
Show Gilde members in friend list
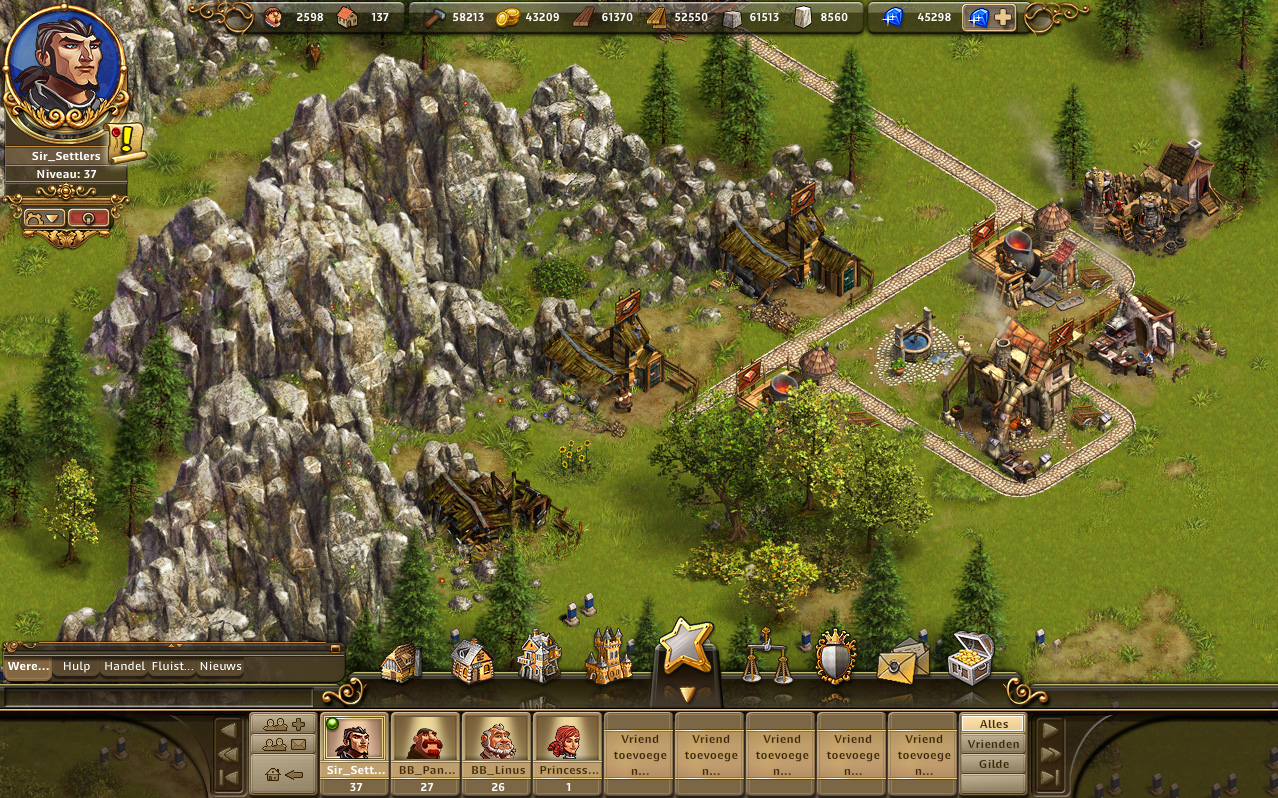(x=993, y=764)
